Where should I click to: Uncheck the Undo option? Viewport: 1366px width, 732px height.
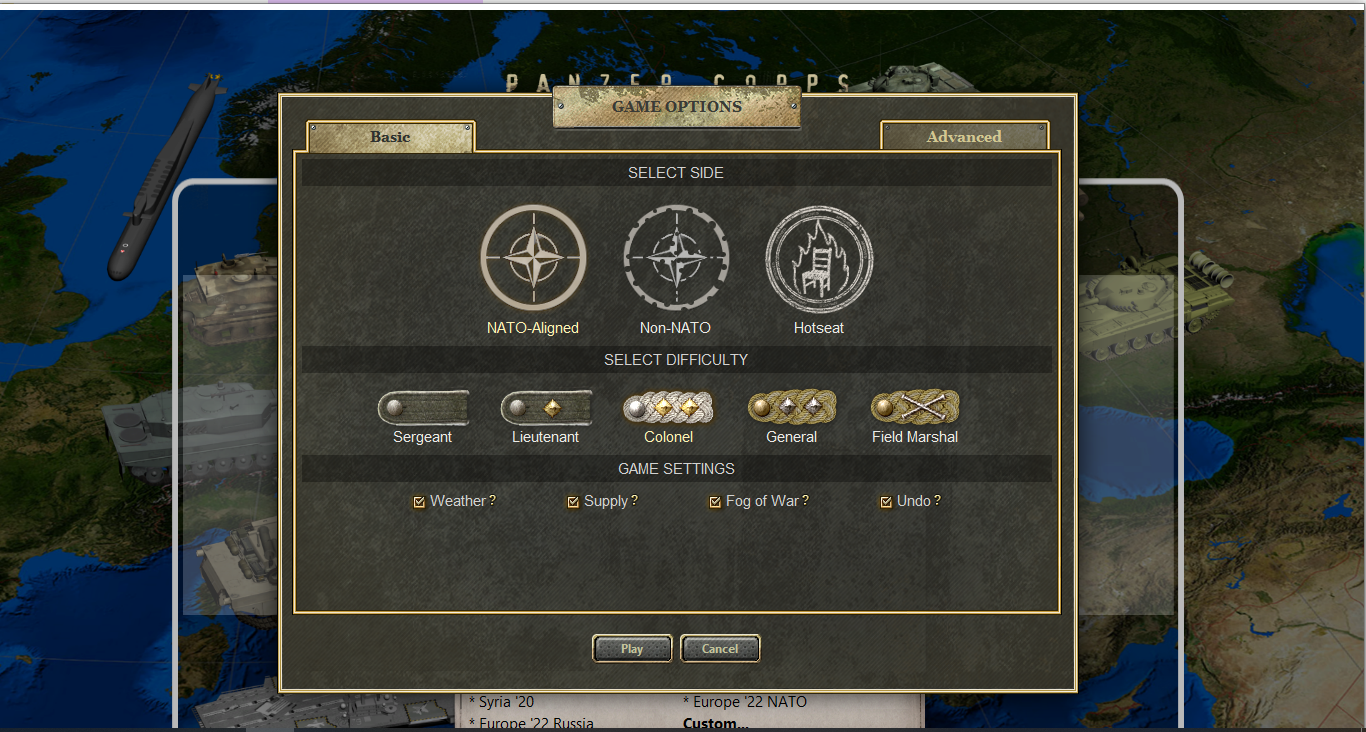tap(886, 502)
